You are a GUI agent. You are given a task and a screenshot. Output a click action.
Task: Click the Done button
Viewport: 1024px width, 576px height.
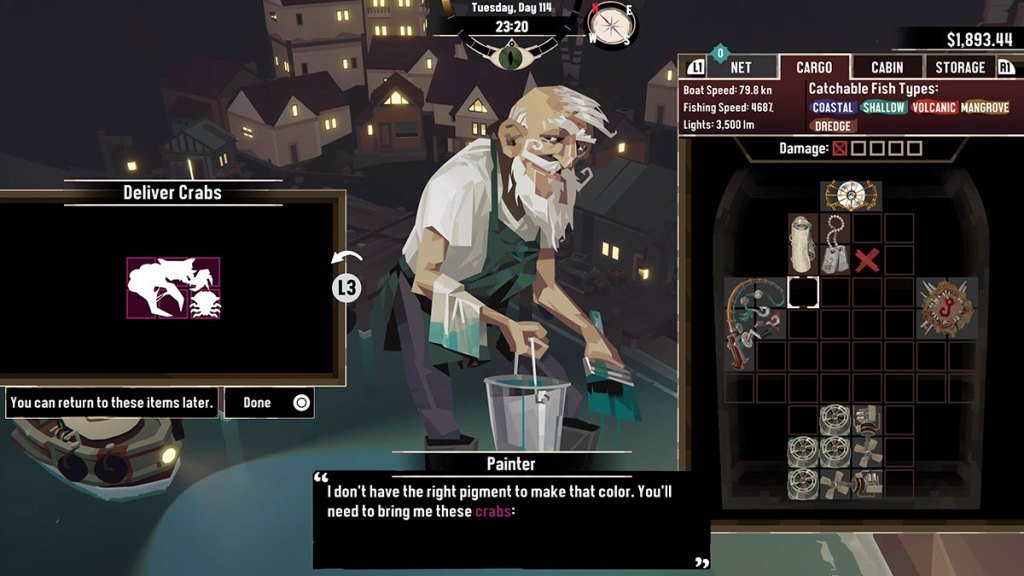coord(269,403)
